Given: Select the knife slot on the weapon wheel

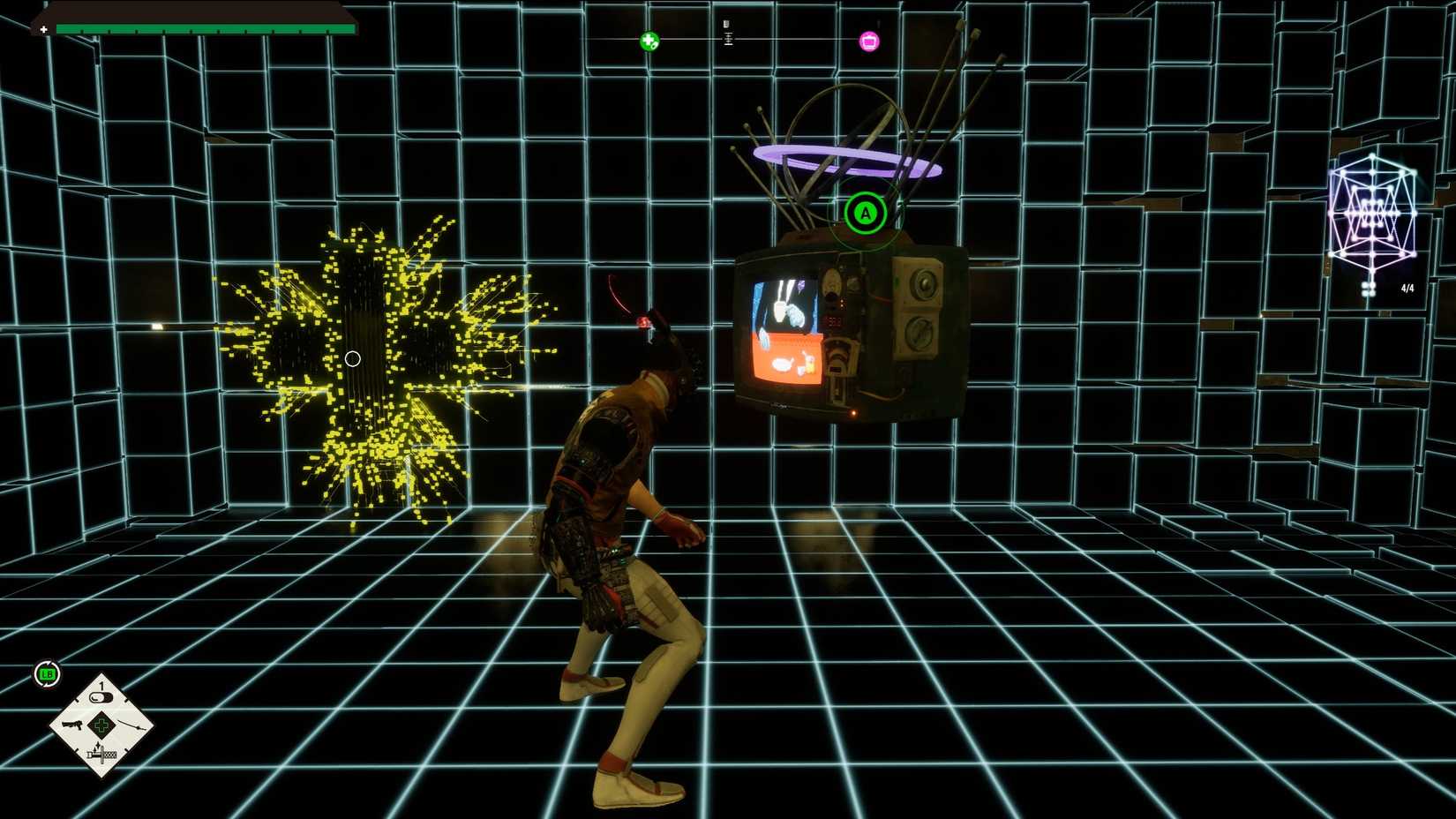Looking at the screenshot, I should (x=102, y=755).
